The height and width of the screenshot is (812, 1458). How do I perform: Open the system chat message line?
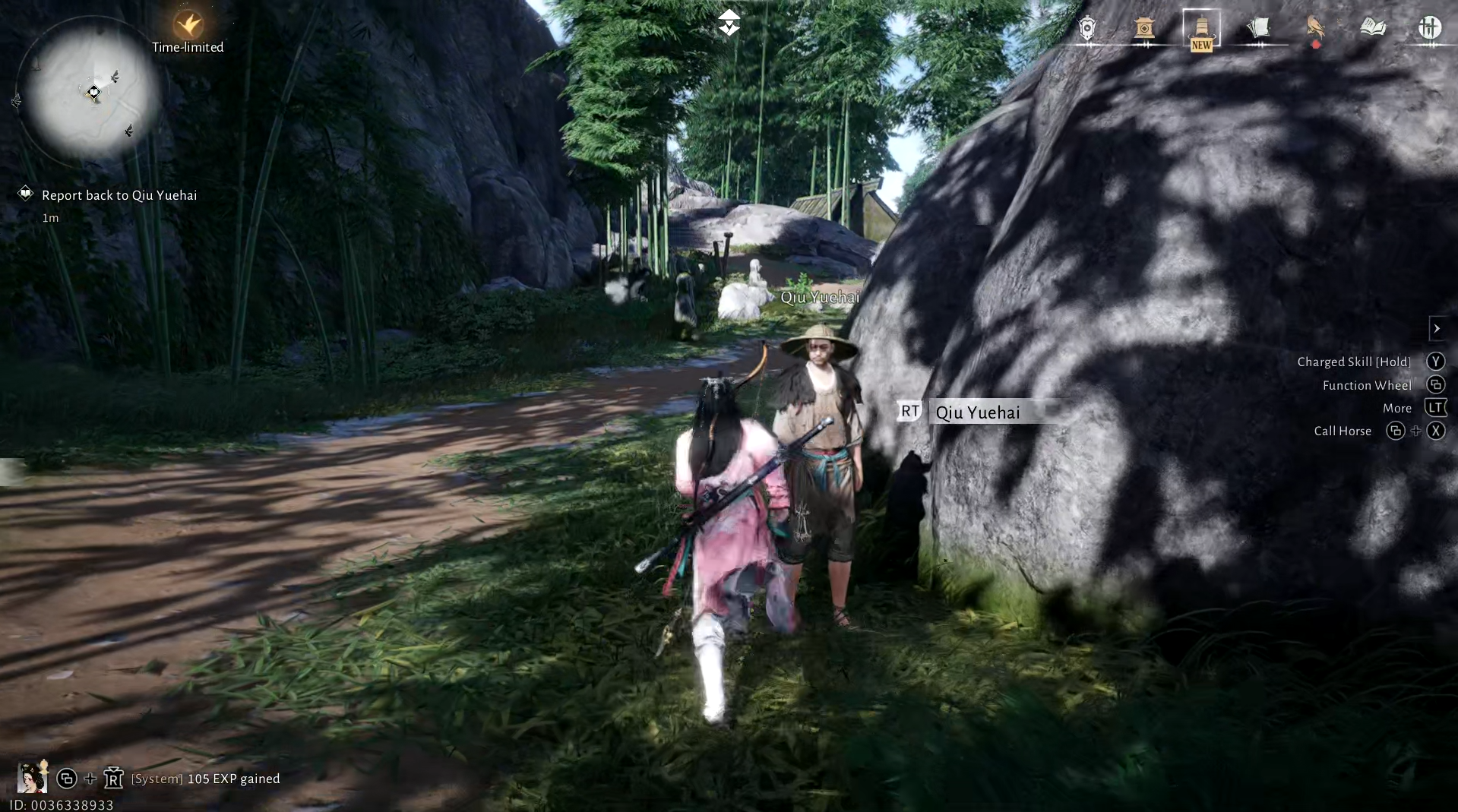point(205,779)
